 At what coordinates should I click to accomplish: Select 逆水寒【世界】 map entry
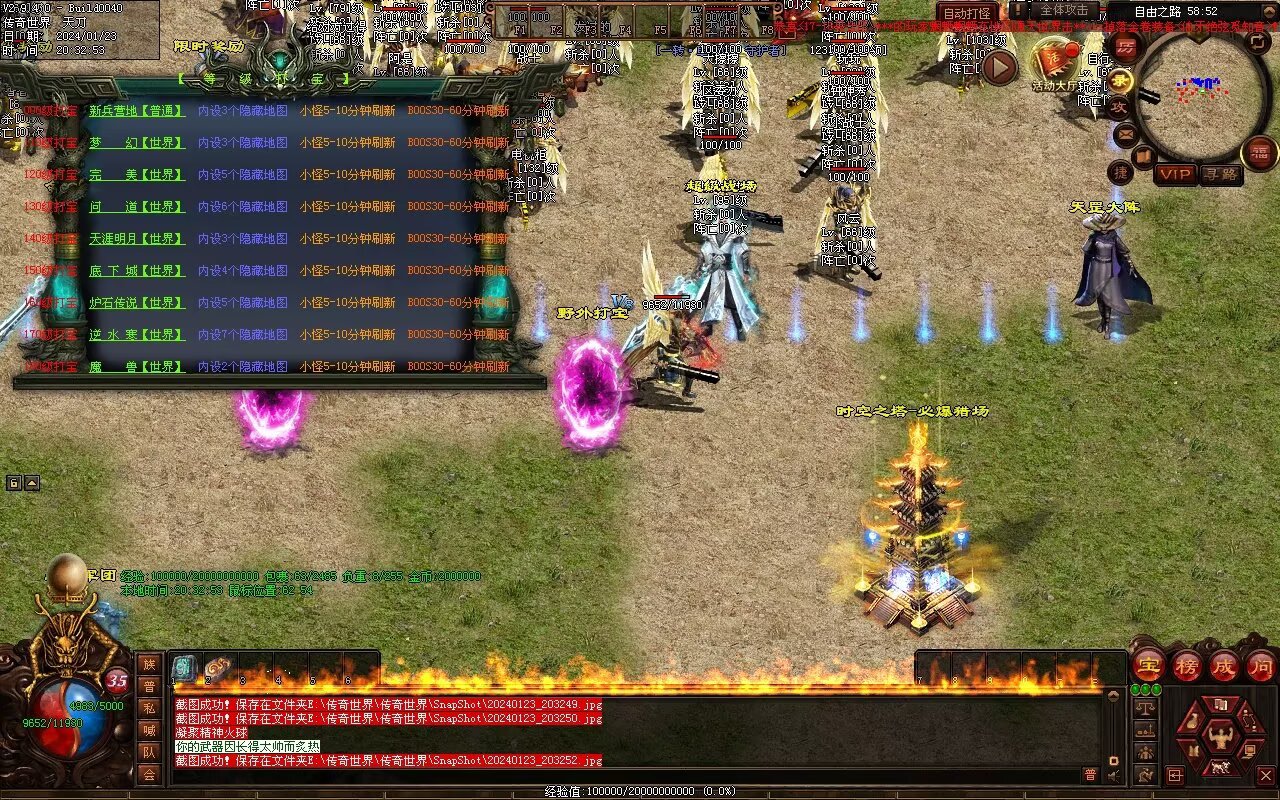point(137,335)
